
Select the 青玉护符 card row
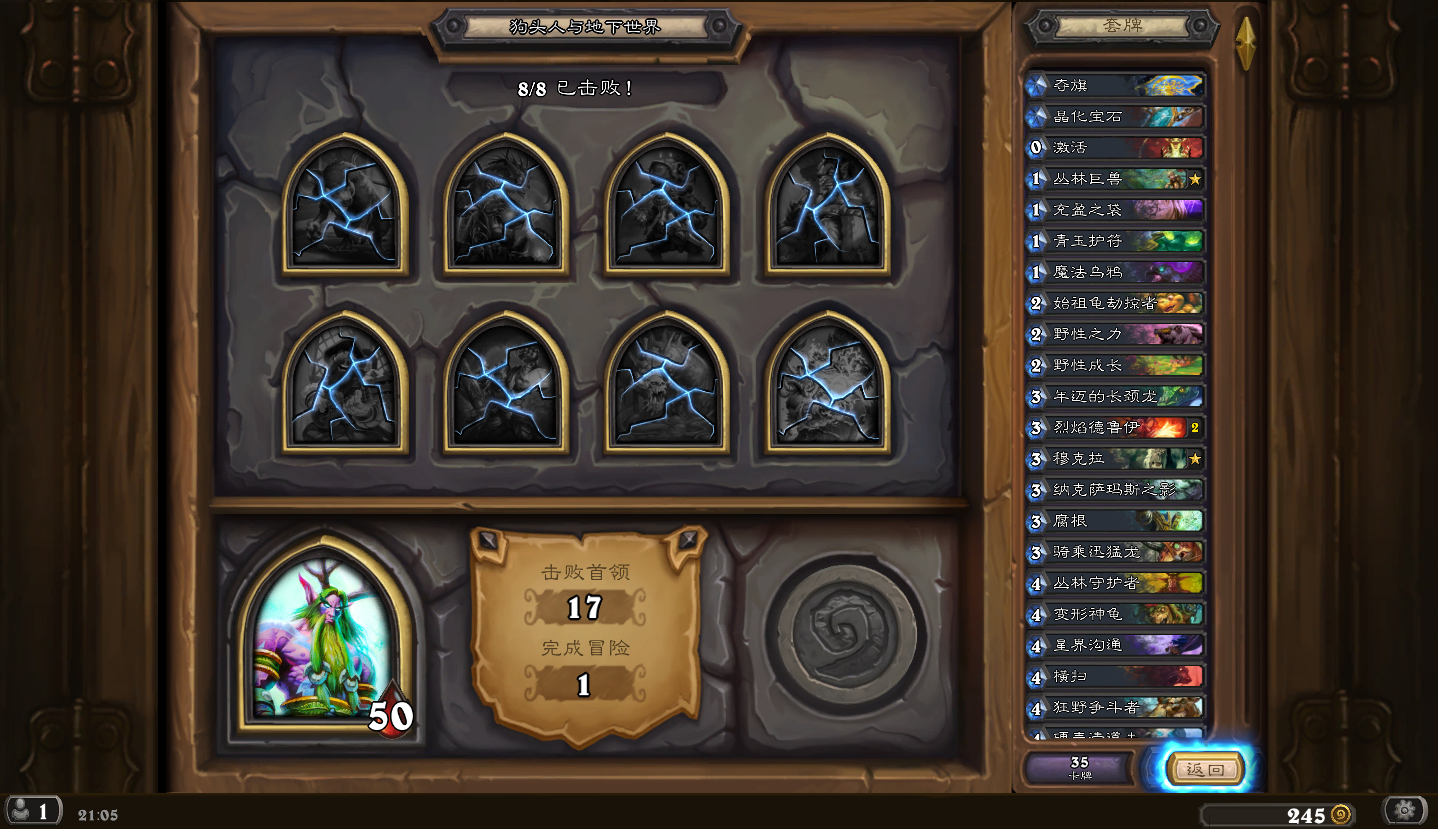pyautogui.click(x=1115, y=241)
